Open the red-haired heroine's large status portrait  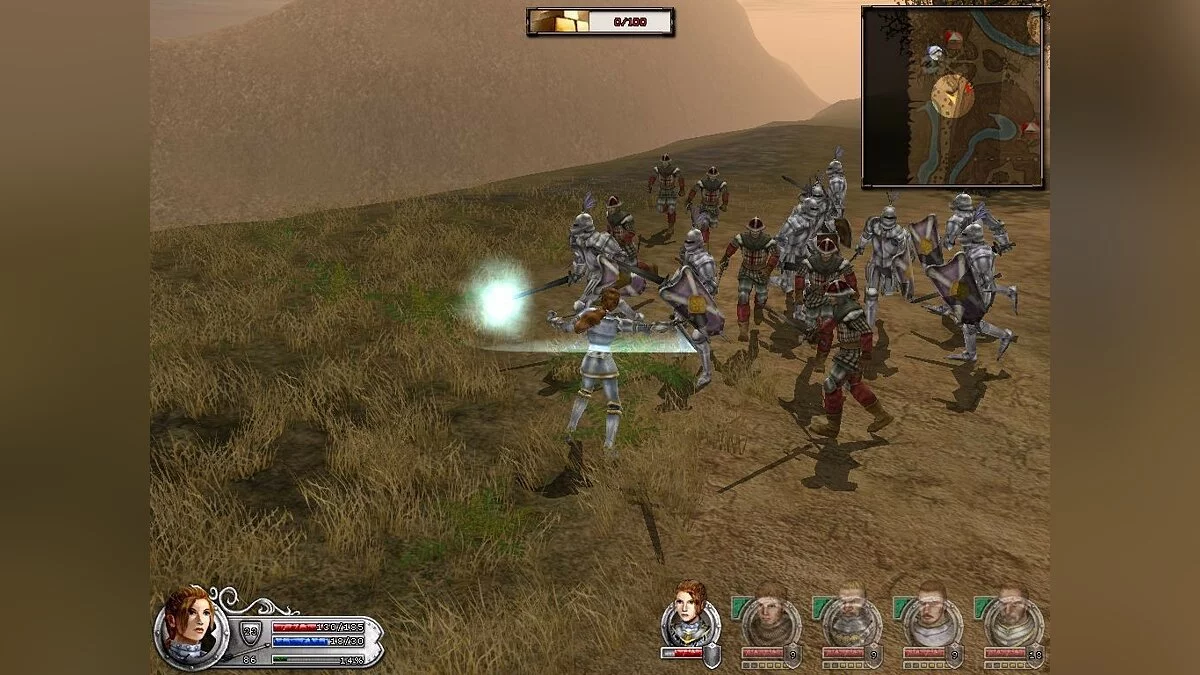(x=191, y=627)
